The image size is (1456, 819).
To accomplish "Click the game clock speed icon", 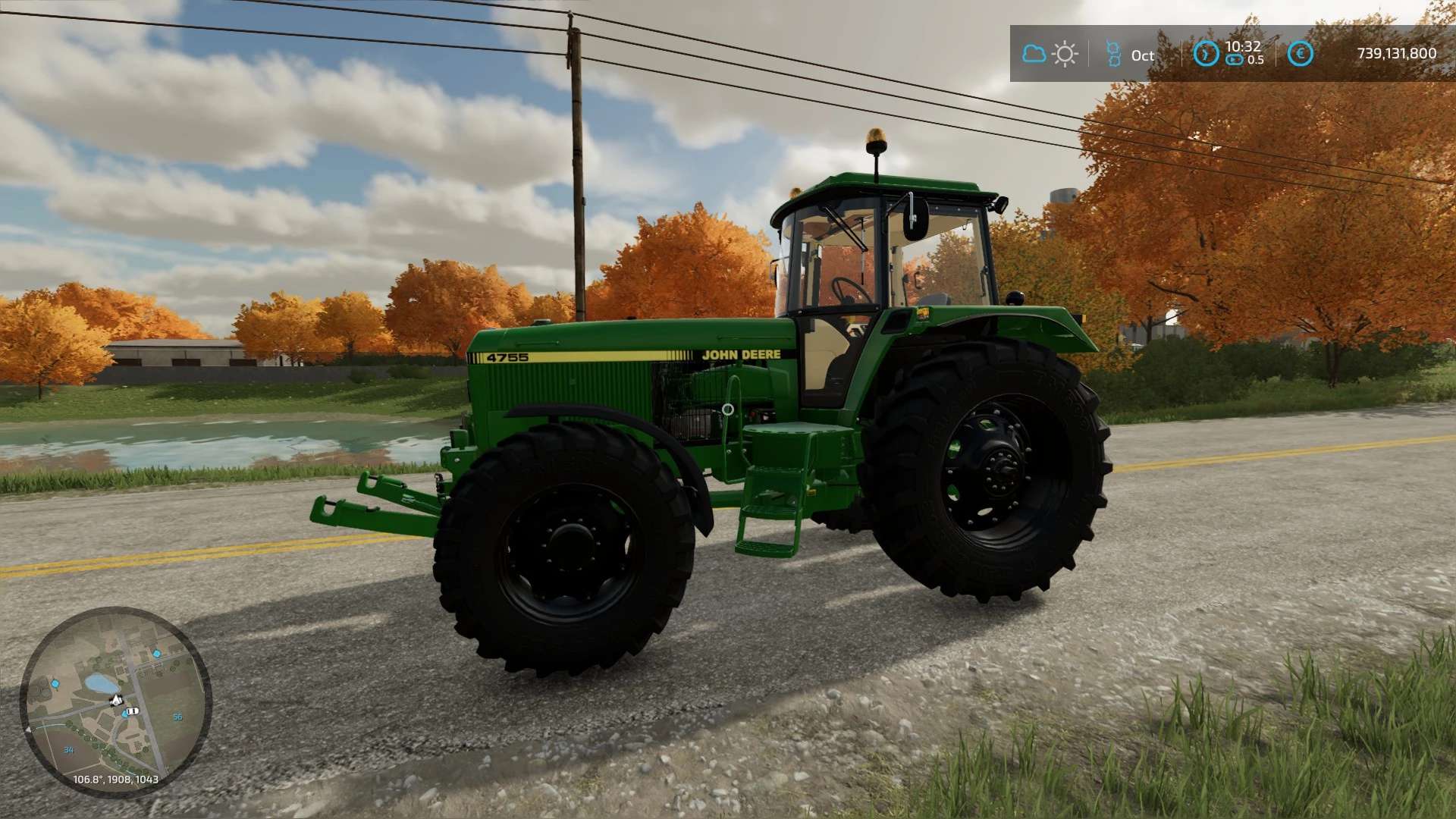I will (x=1206, y=54).
